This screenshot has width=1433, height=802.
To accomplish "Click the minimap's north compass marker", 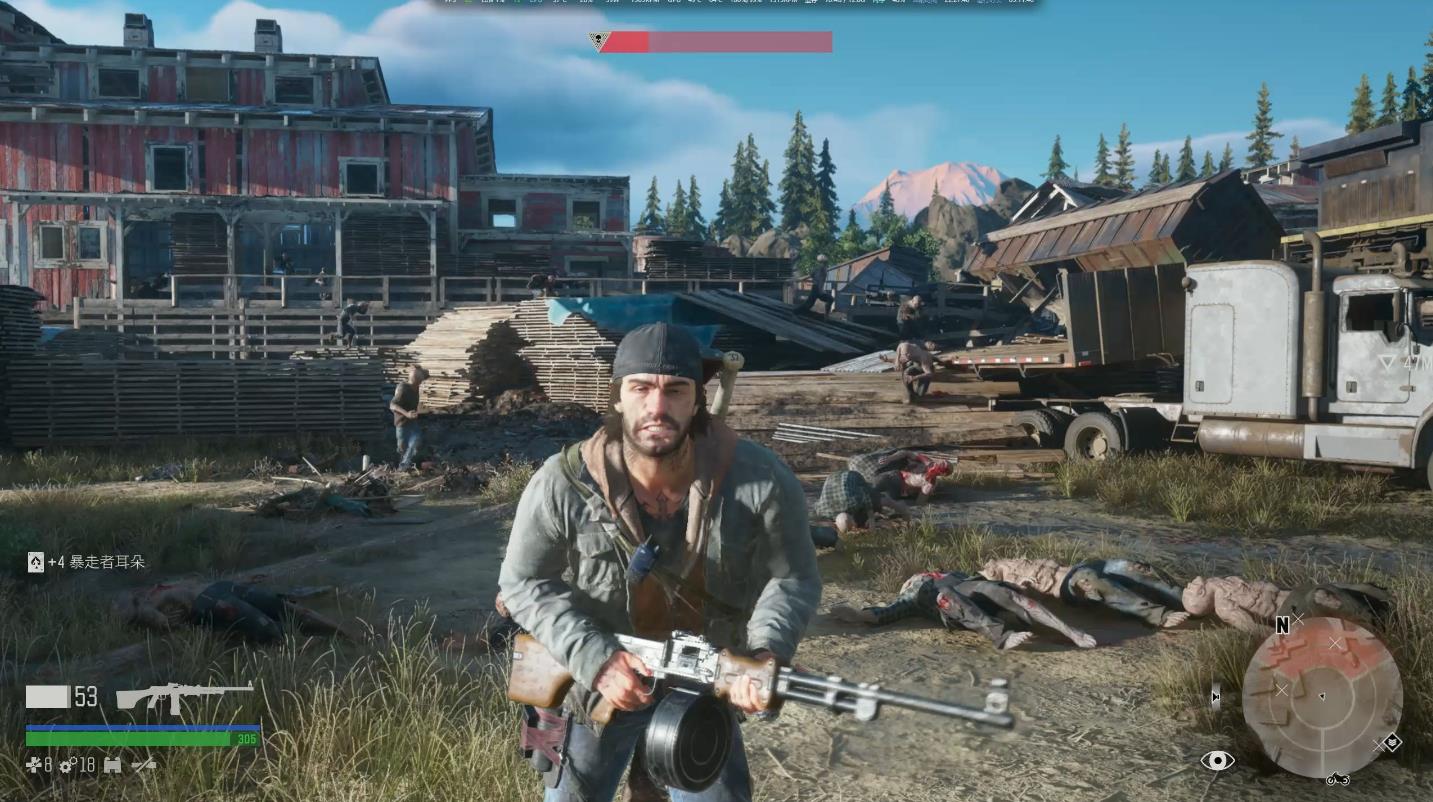I will 1282,626.
